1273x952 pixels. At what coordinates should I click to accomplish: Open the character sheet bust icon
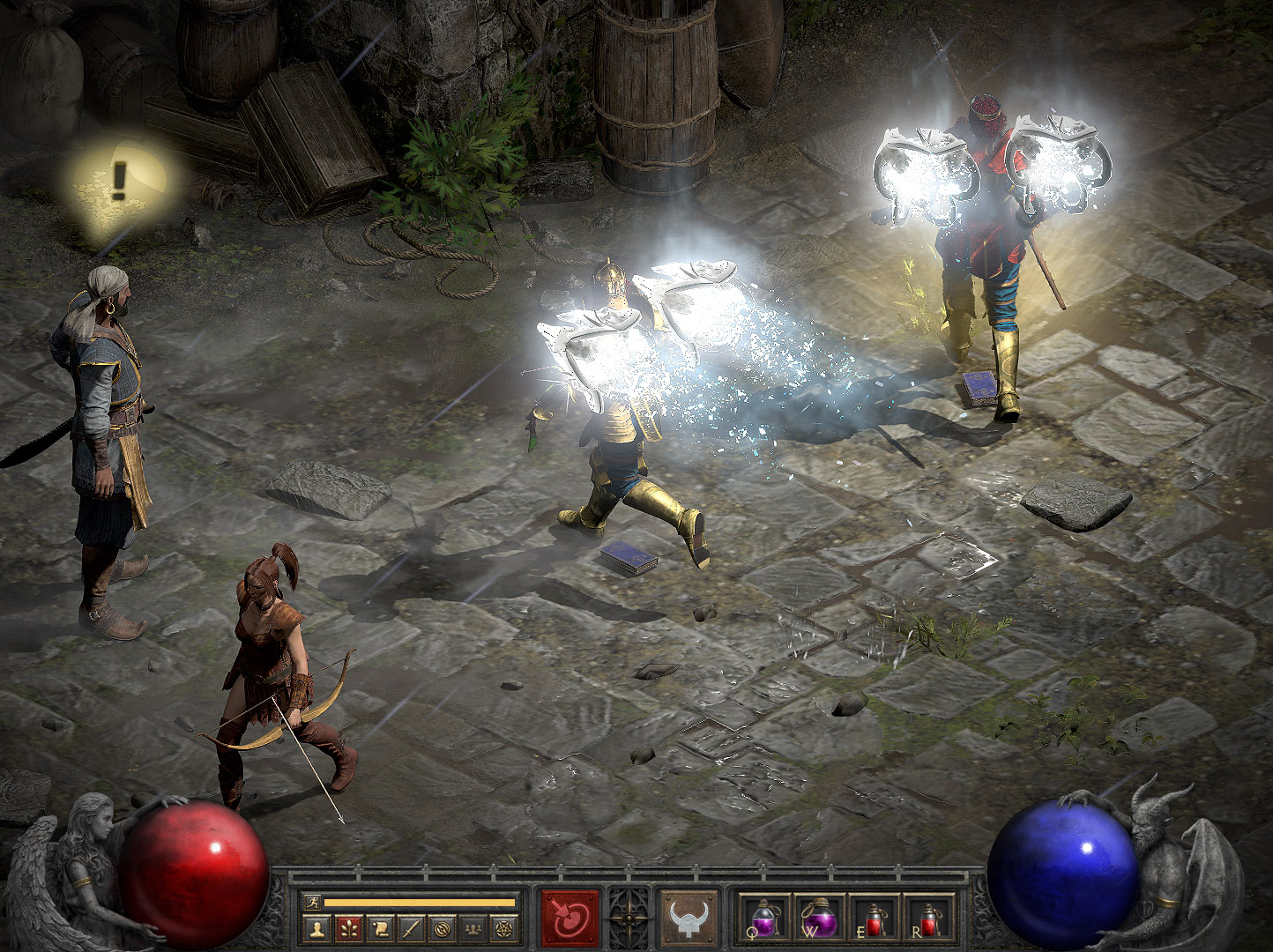tap(317, 927)
